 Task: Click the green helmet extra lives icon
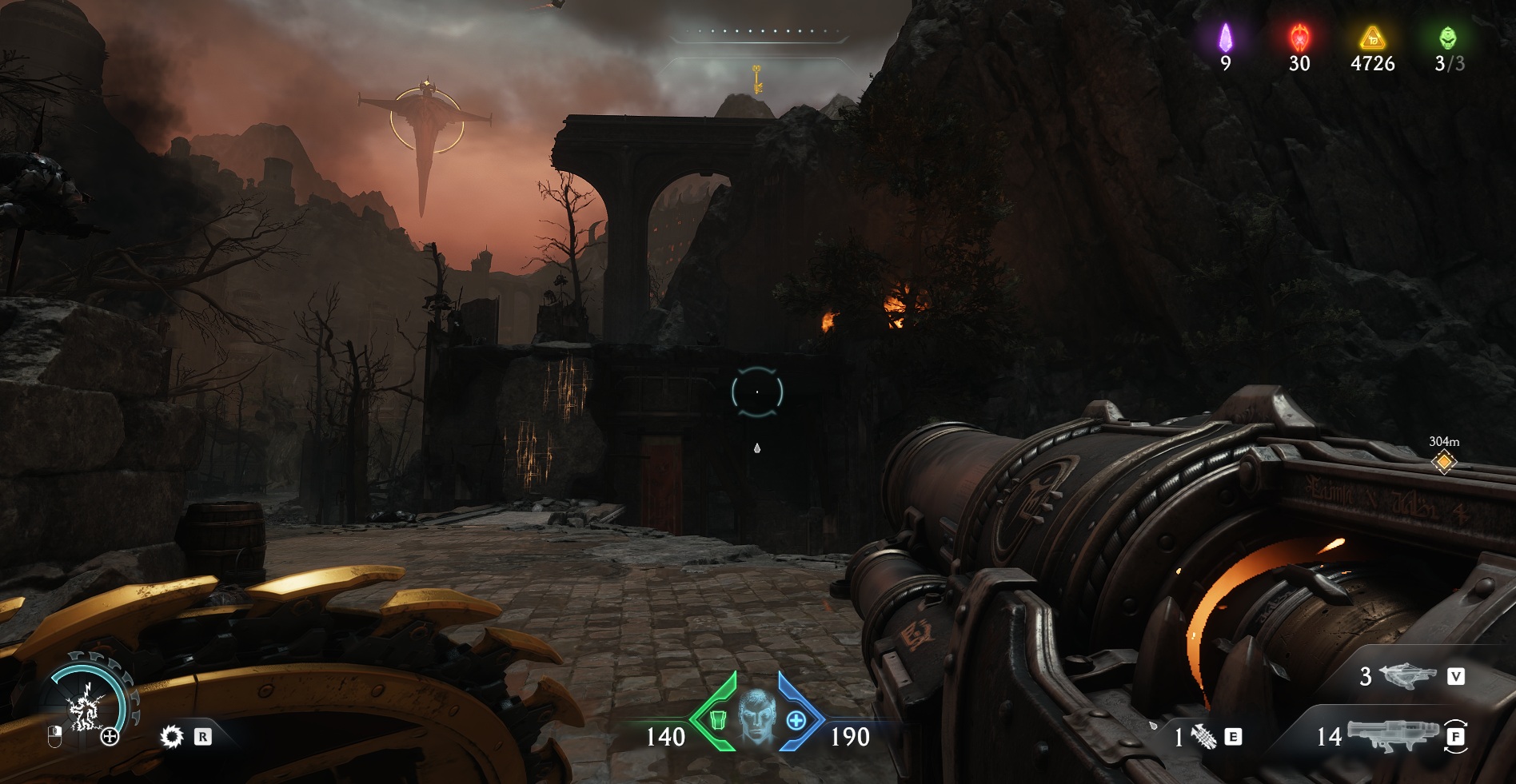[x=1448, y=38]
